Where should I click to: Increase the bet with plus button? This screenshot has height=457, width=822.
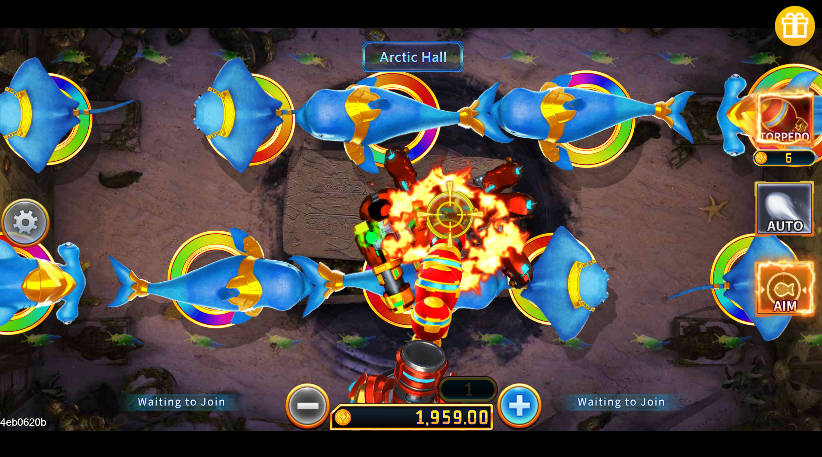[x=519, y=406]
